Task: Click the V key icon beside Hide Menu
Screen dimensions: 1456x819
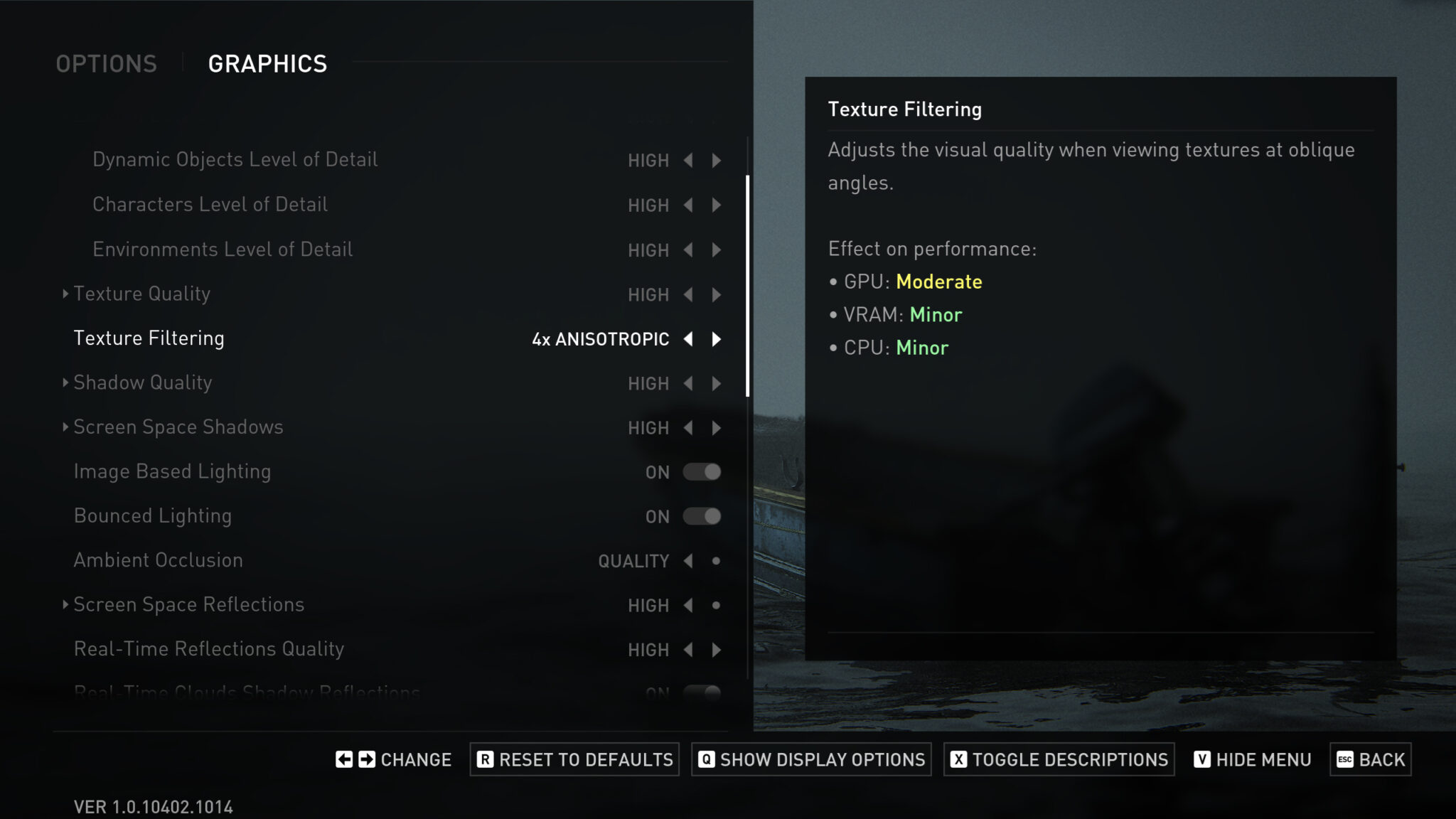Action: coord(1202,759)
